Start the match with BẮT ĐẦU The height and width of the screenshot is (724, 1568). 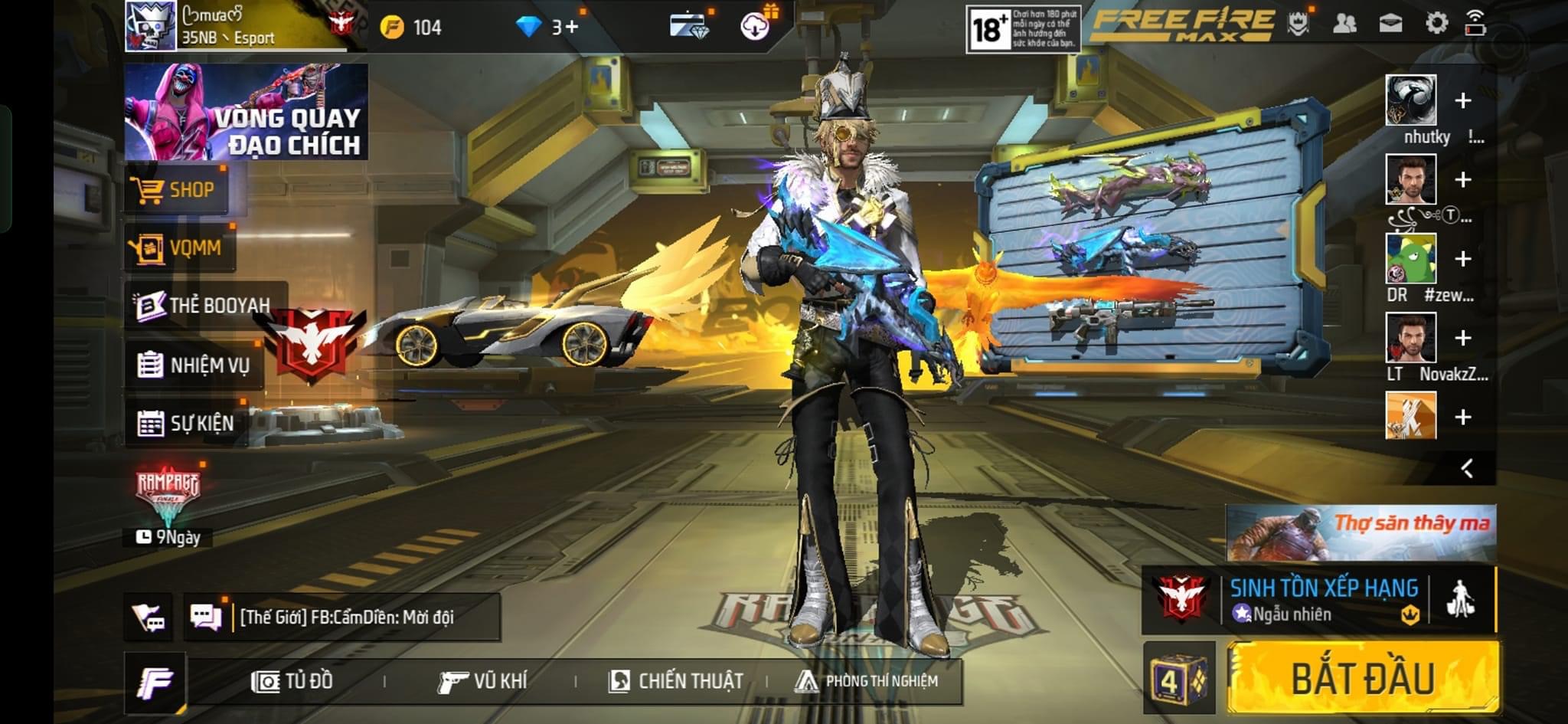1363,677
